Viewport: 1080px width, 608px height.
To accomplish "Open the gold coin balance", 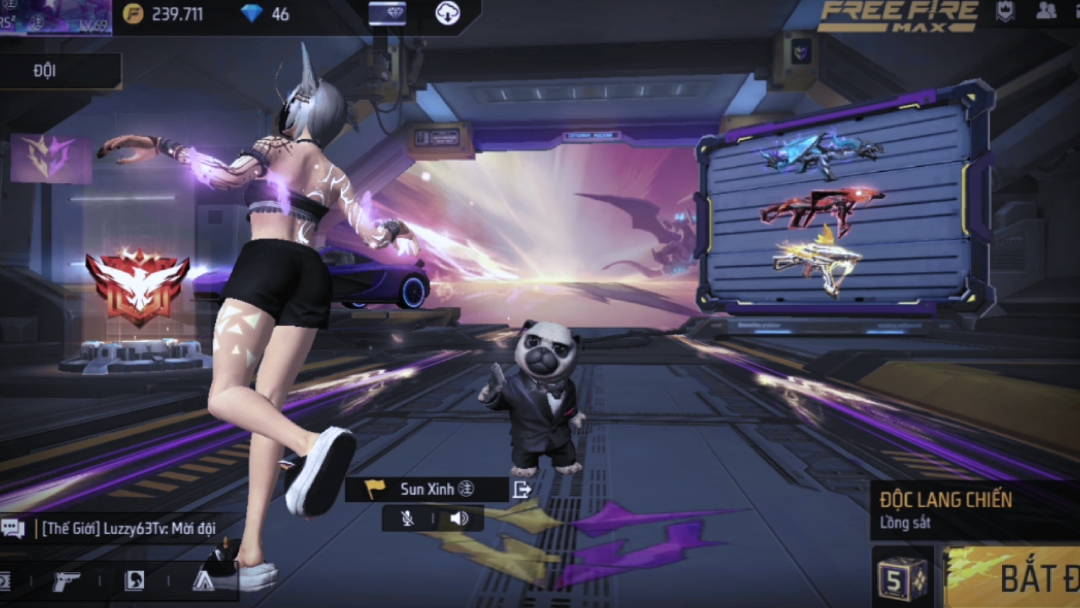I will pyautogui.click(x=165, y=14).
